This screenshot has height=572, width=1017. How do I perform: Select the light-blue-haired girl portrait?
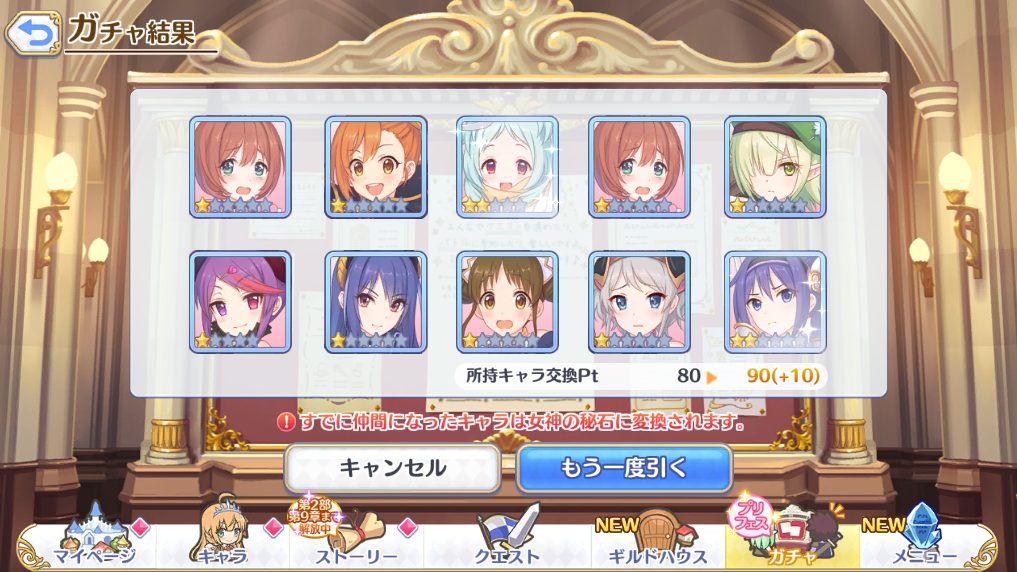[507, 167]
